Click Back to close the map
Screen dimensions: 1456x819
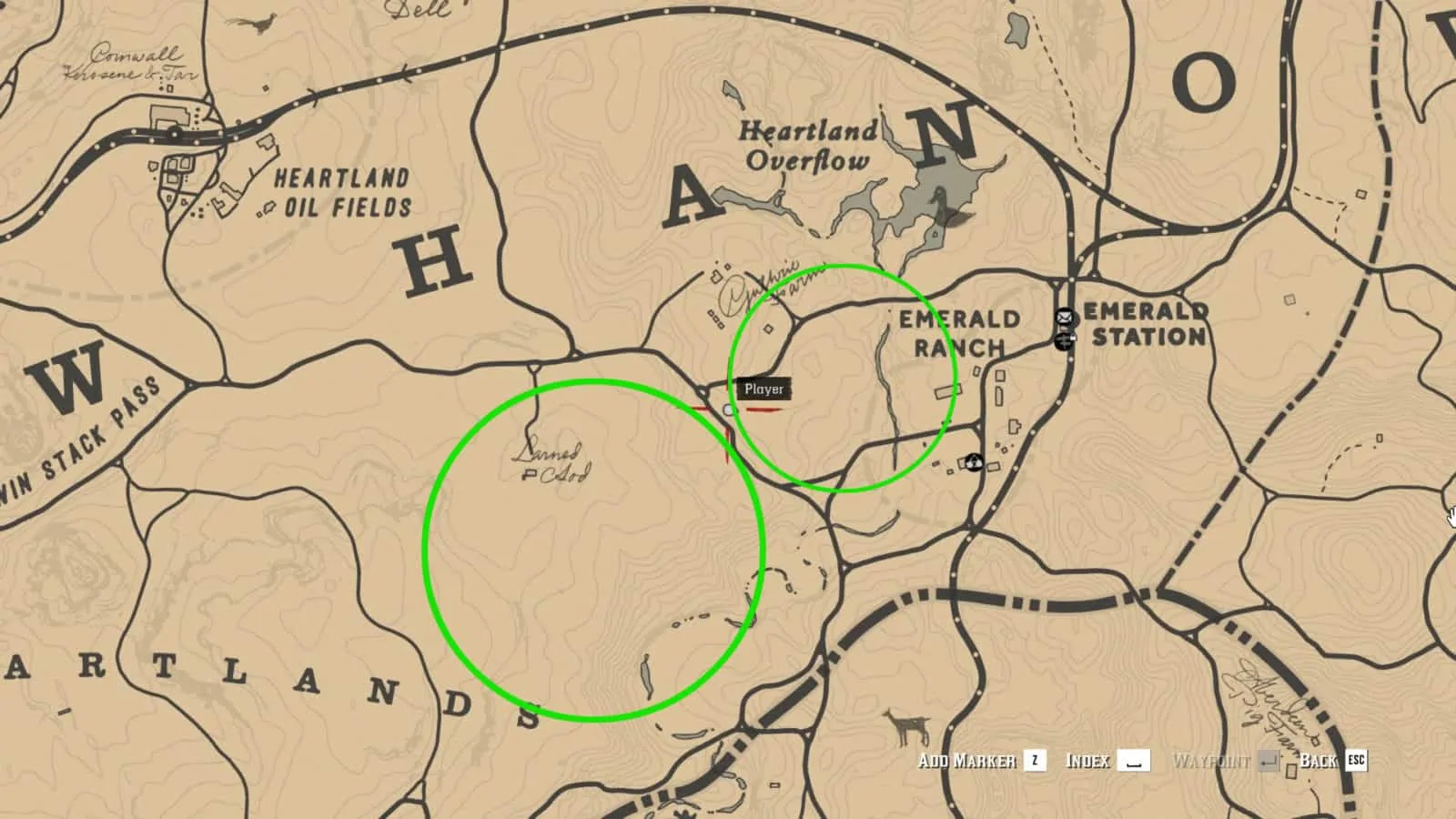[1318, 760]
